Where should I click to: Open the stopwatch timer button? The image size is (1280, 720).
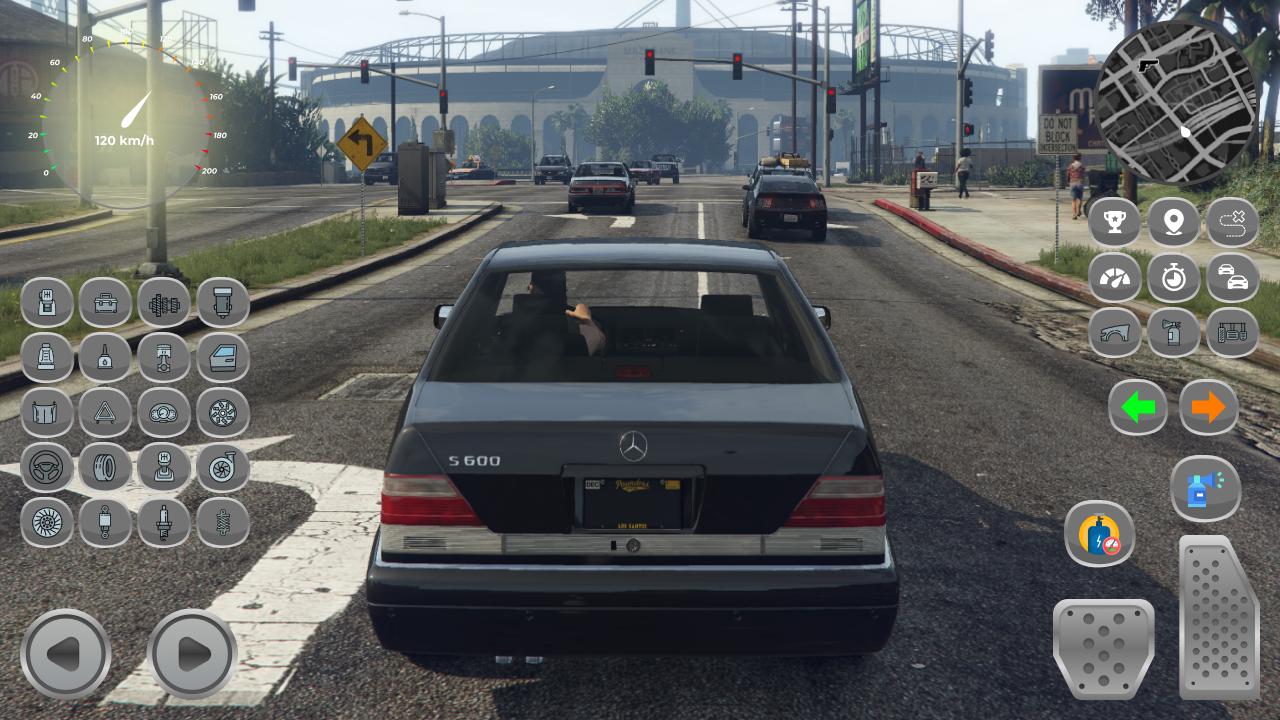click(1173, 277)
